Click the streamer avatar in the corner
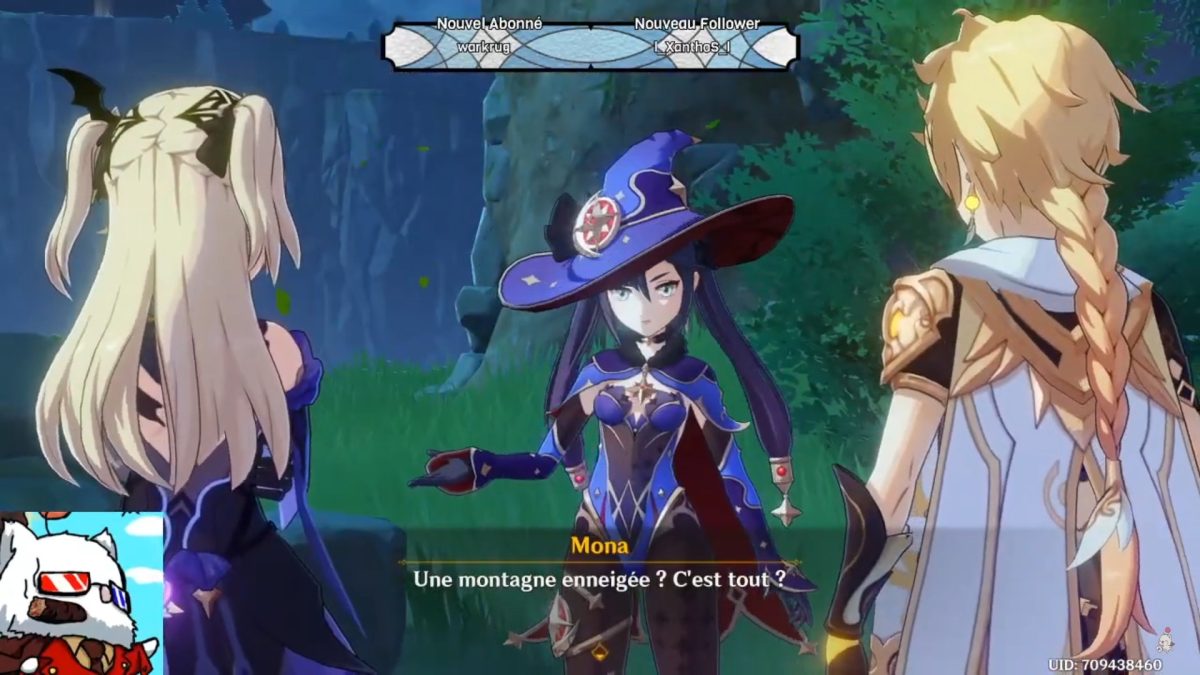Image resolution: width=1200 pixels, height=675 pixels. (x=80, y=594)
